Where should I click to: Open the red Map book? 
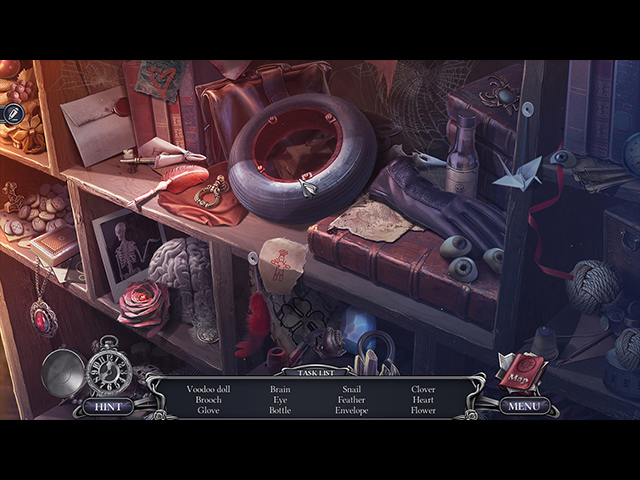(x=522, y=371)
